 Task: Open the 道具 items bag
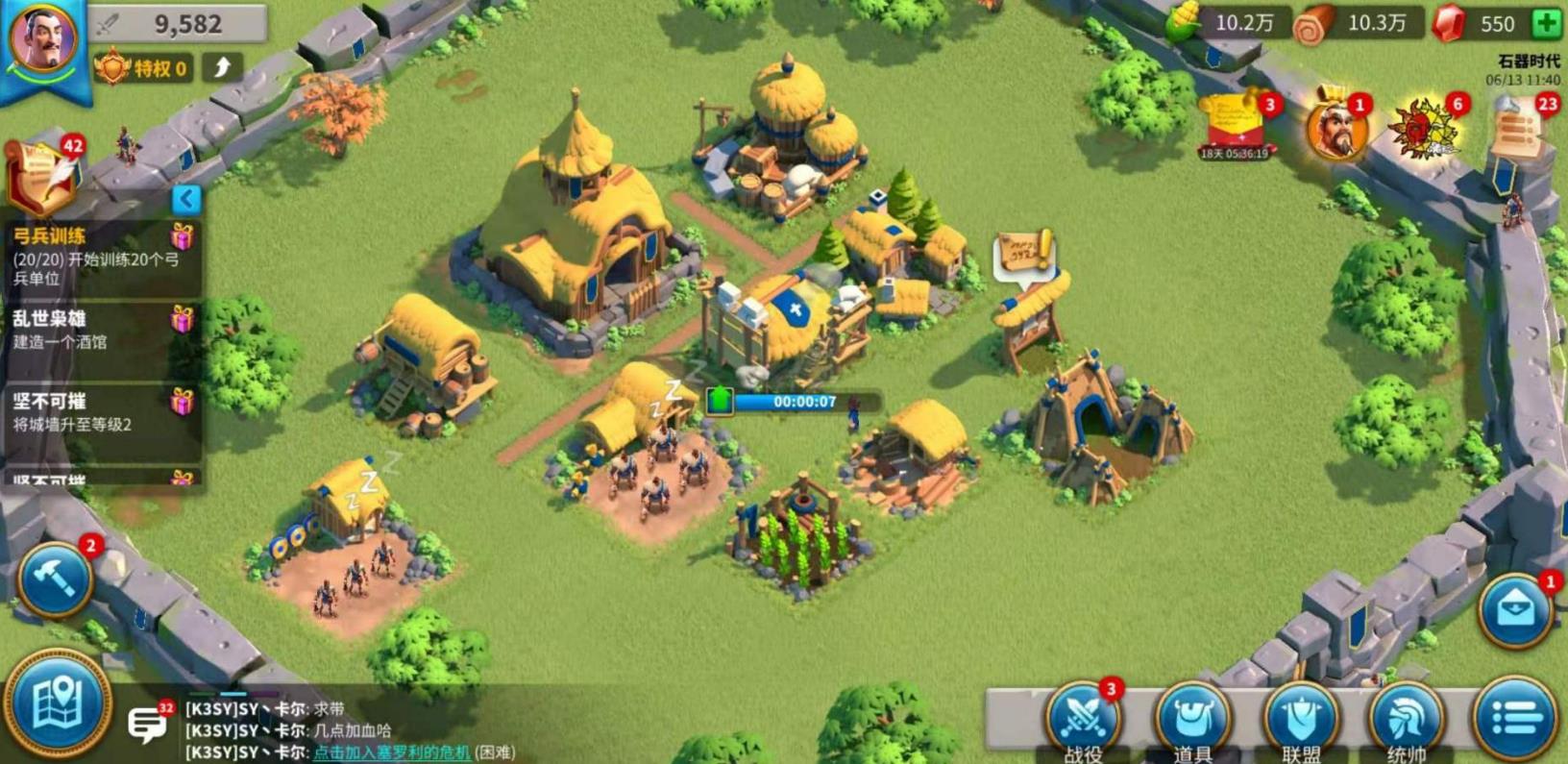point(1192,719)
